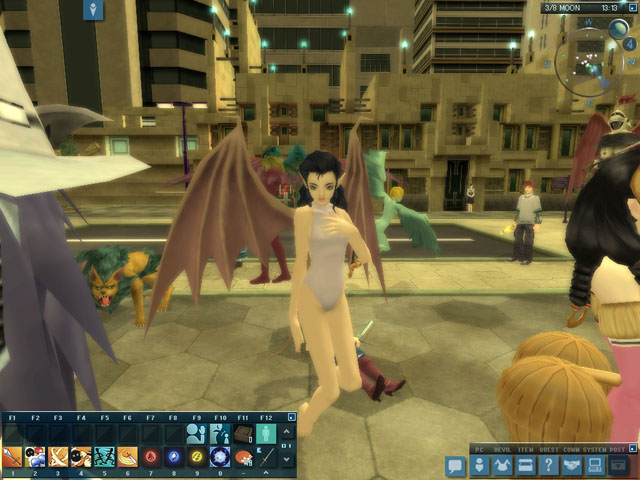Open the Quest menu
The height and width of the screenshot is (480, 640).
click(x=547, y=466)
